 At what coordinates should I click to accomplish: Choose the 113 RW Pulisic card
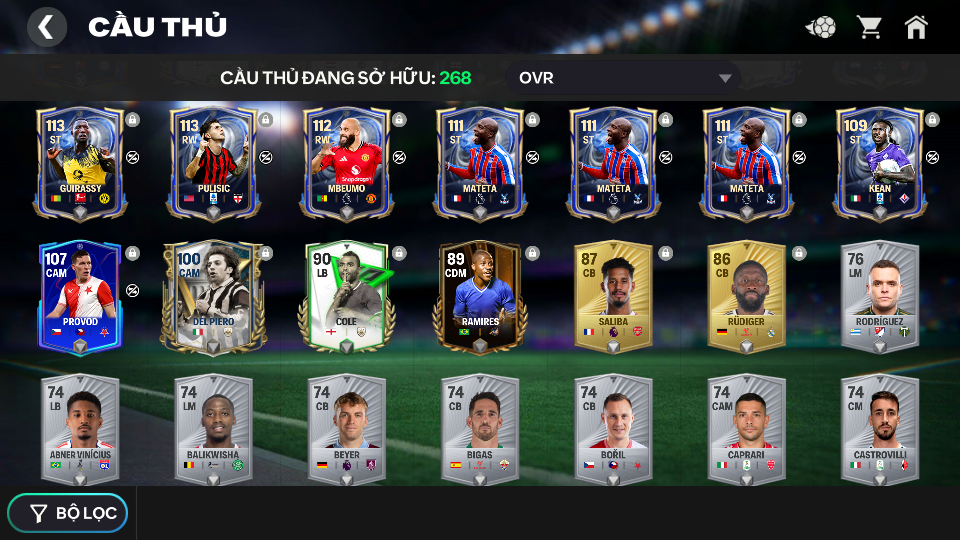click(x=213, y=162)
